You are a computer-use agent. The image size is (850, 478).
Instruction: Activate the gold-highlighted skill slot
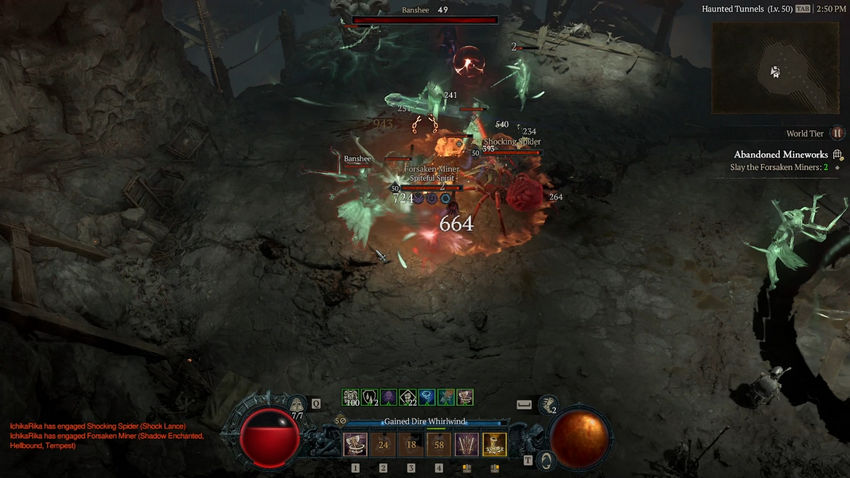[x=495, y=444]
